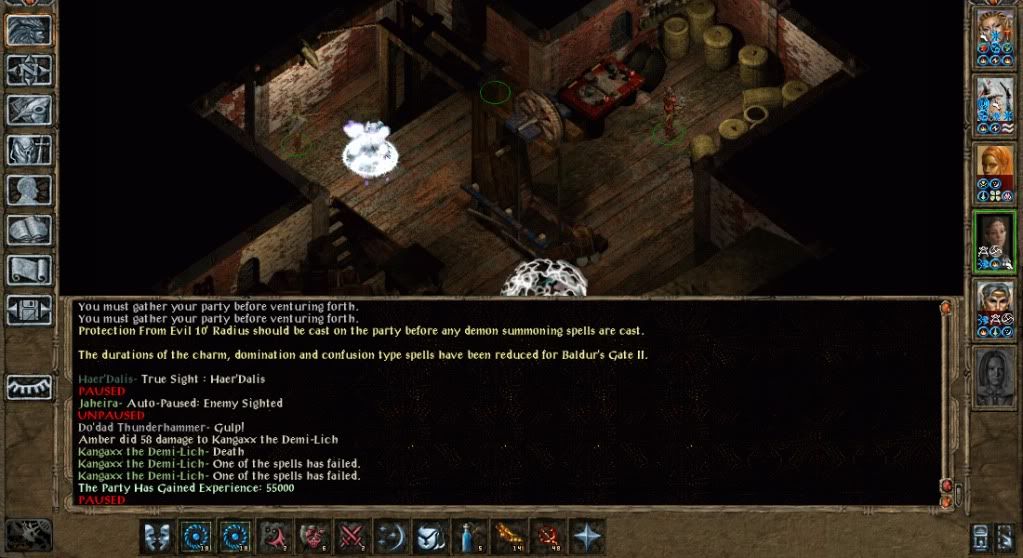This screenshot has width=1023, height=558.
Task: Use the fiery wand quick item
Action: 508,536
